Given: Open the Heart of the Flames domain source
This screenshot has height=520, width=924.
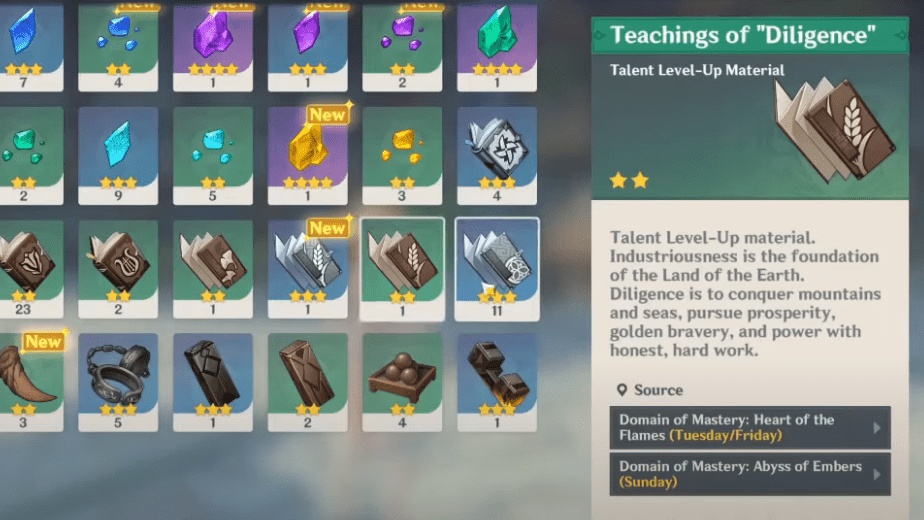Looking at the screenshot, I should pyautogui.click(x=749, y=428).
